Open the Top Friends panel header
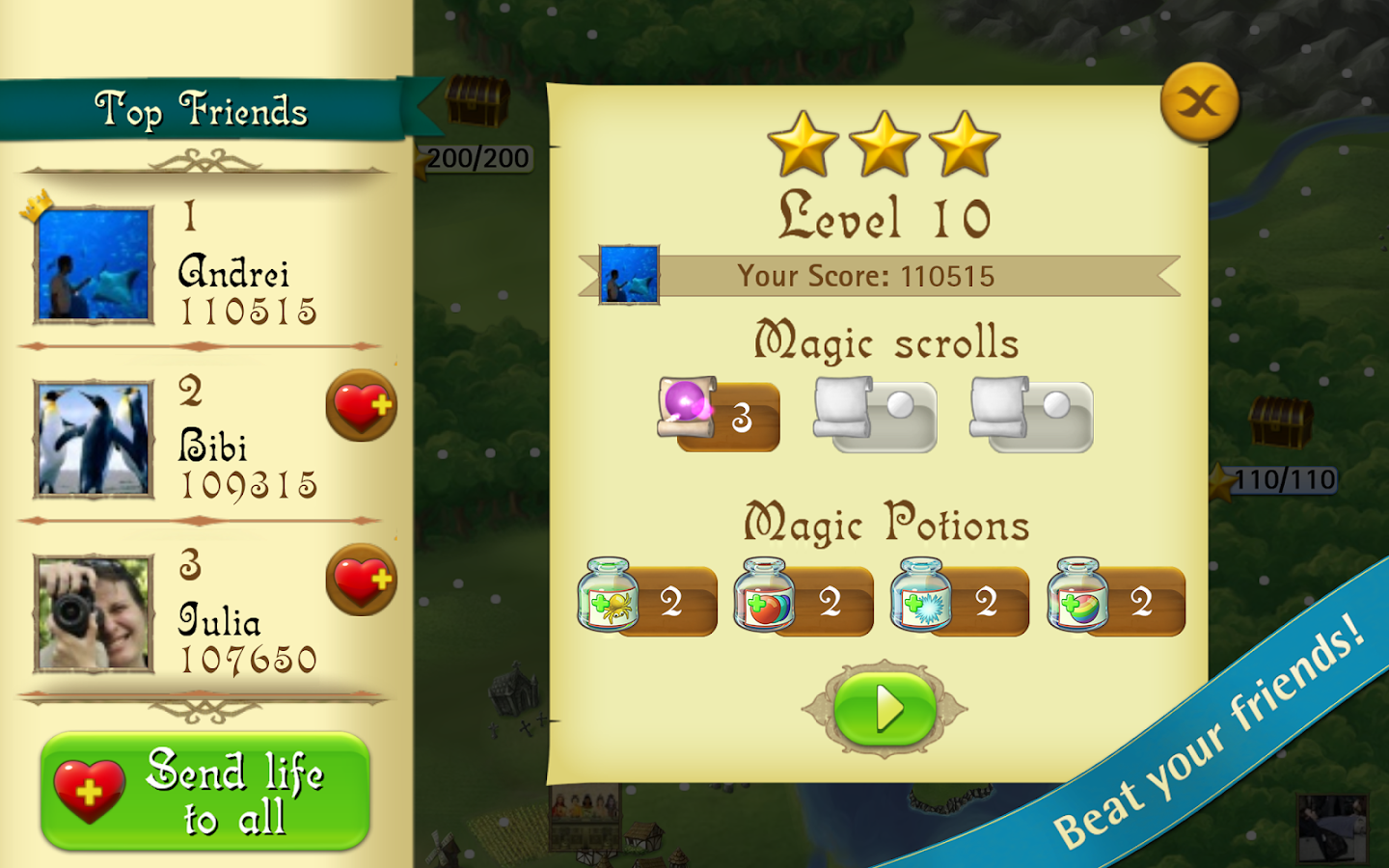1389x868 pixels. point(203,109)
